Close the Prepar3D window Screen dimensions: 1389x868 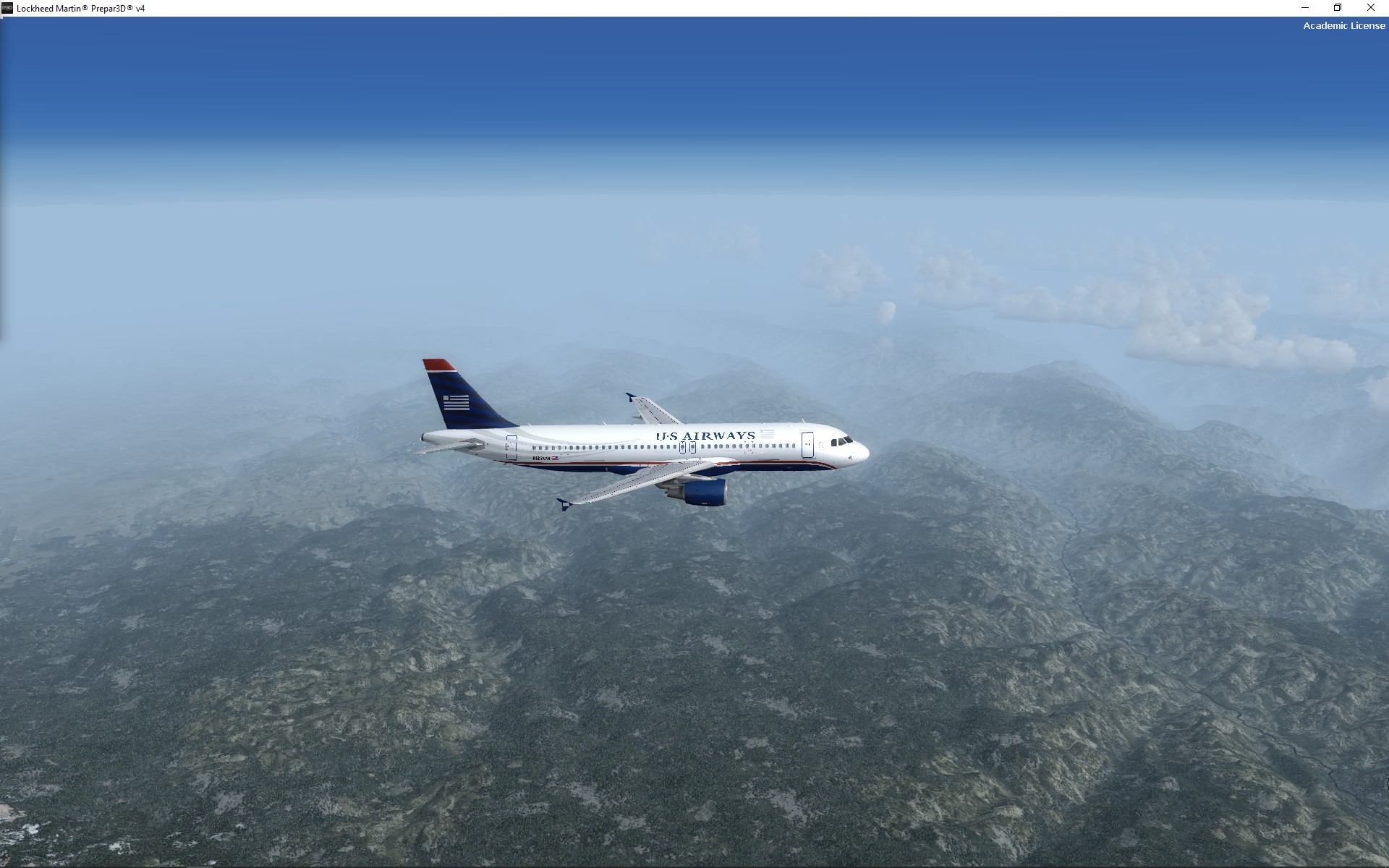pos(1370,8)
